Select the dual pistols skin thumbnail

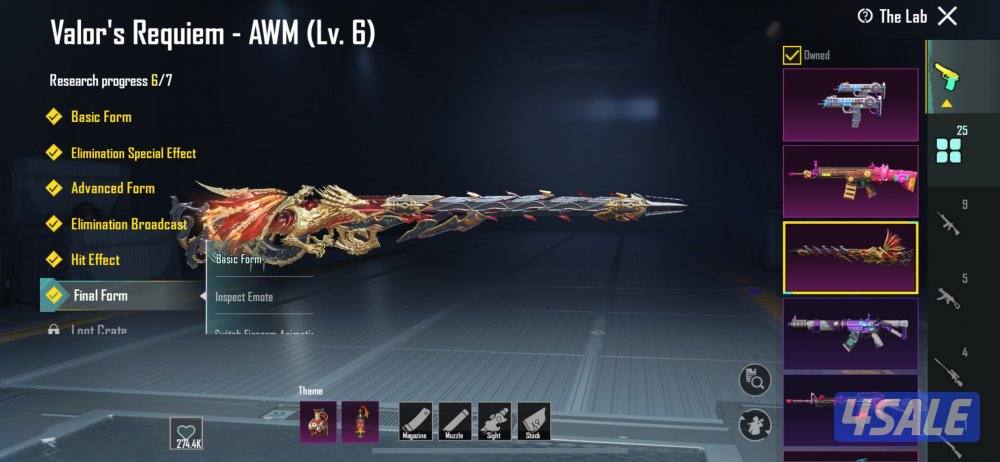coord(850,103)
